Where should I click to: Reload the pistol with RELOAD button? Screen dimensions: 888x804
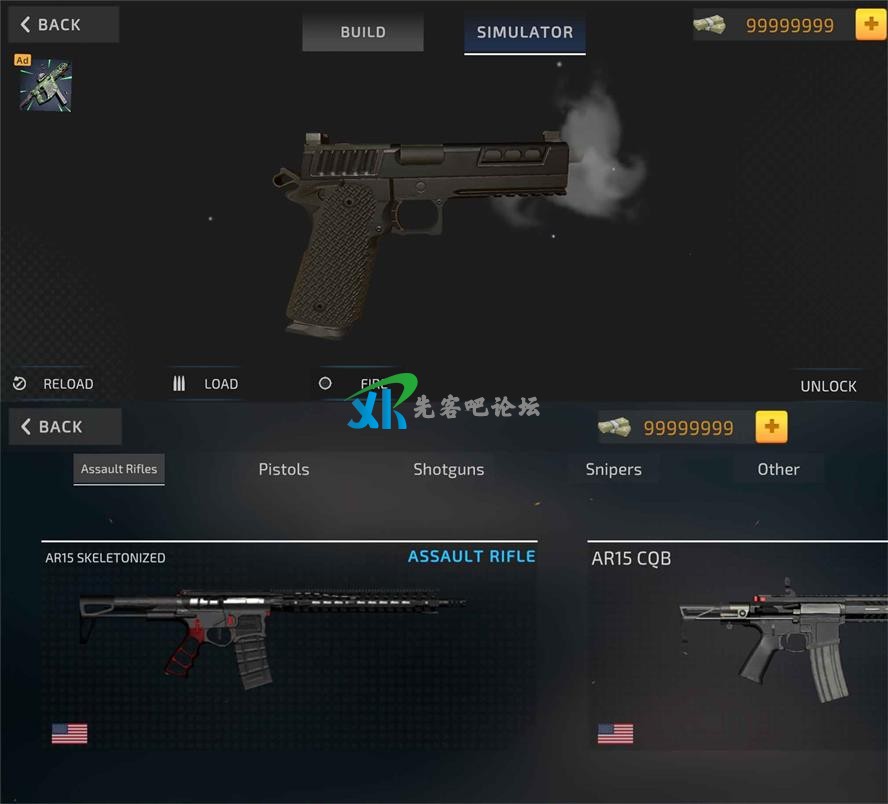pos(56,384)
